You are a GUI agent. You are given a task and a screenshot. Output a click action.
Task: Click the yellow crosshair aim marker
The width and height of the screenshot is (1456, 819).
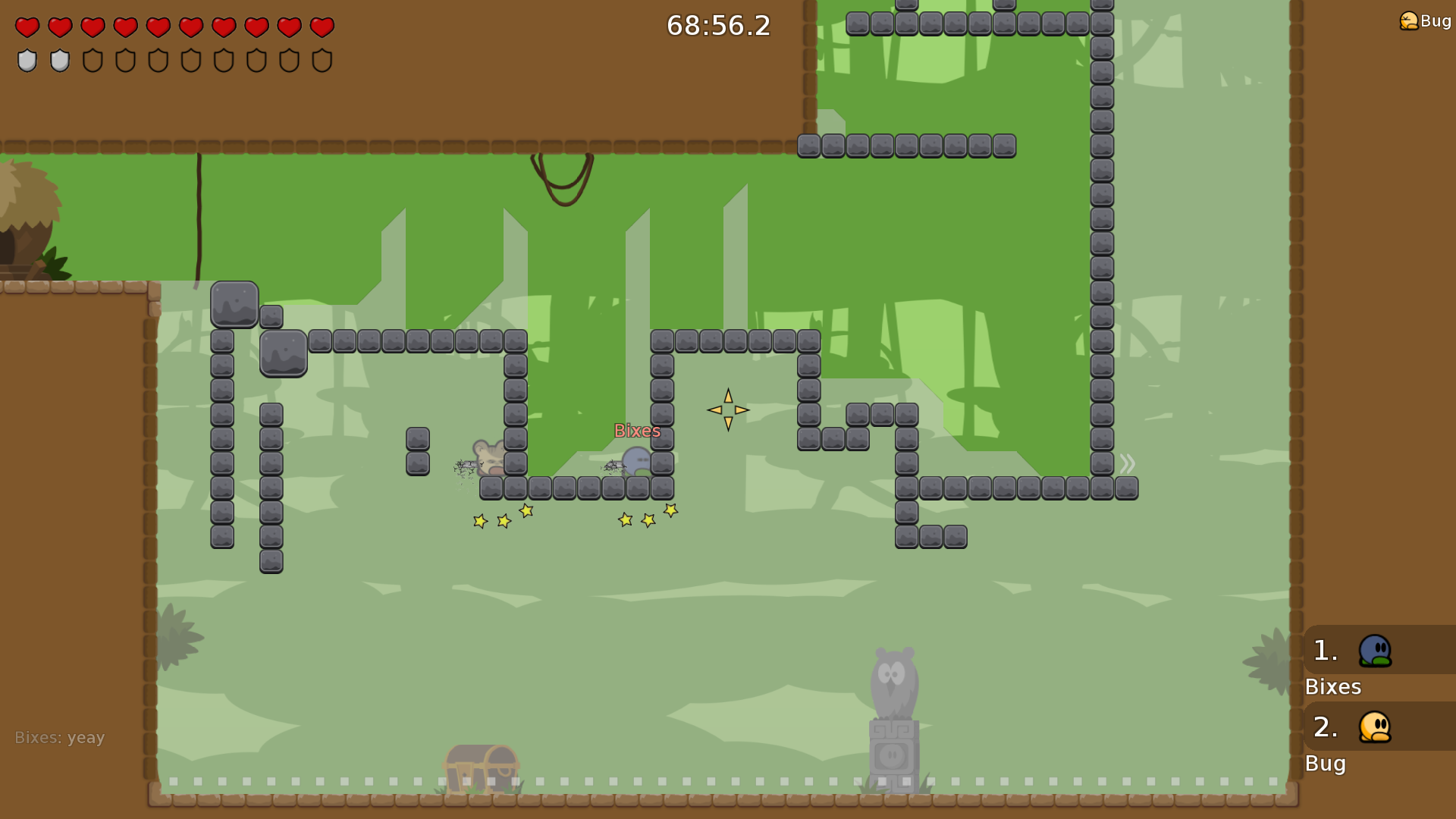(727, 409)
